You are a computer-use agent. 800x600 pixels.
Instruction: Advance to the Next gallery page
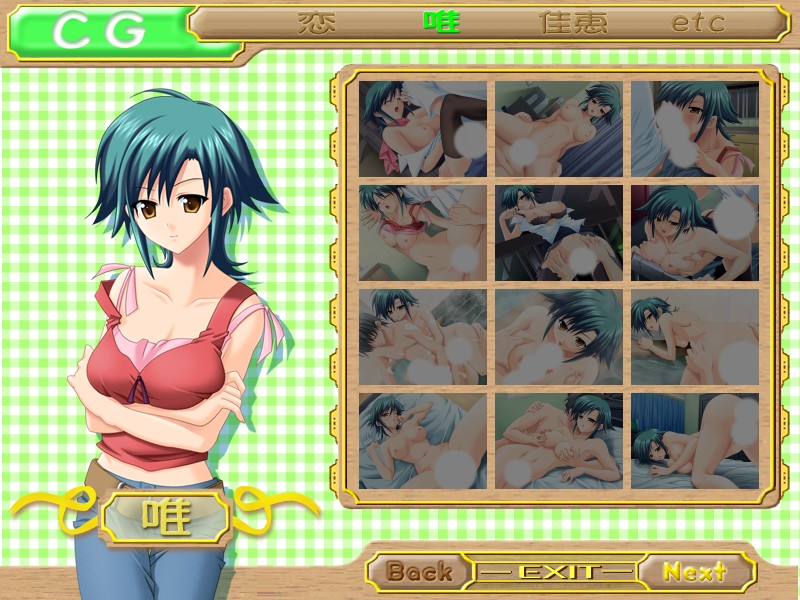695,572
